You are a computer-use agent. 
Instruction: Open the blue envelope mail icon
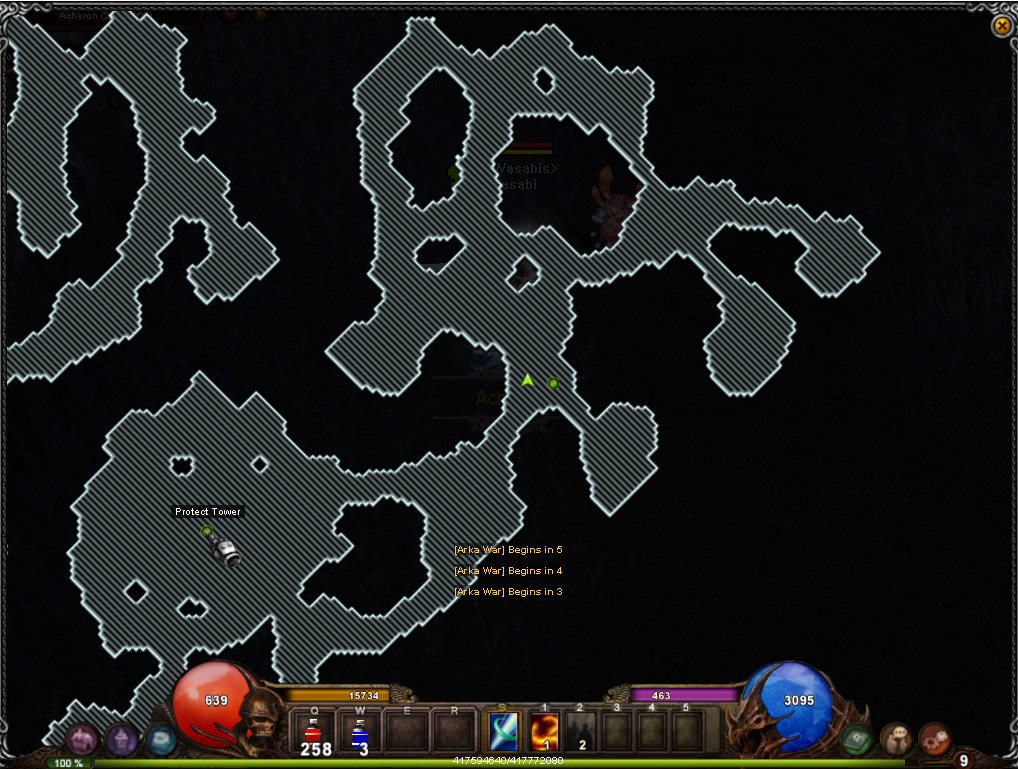pos(160,740)
